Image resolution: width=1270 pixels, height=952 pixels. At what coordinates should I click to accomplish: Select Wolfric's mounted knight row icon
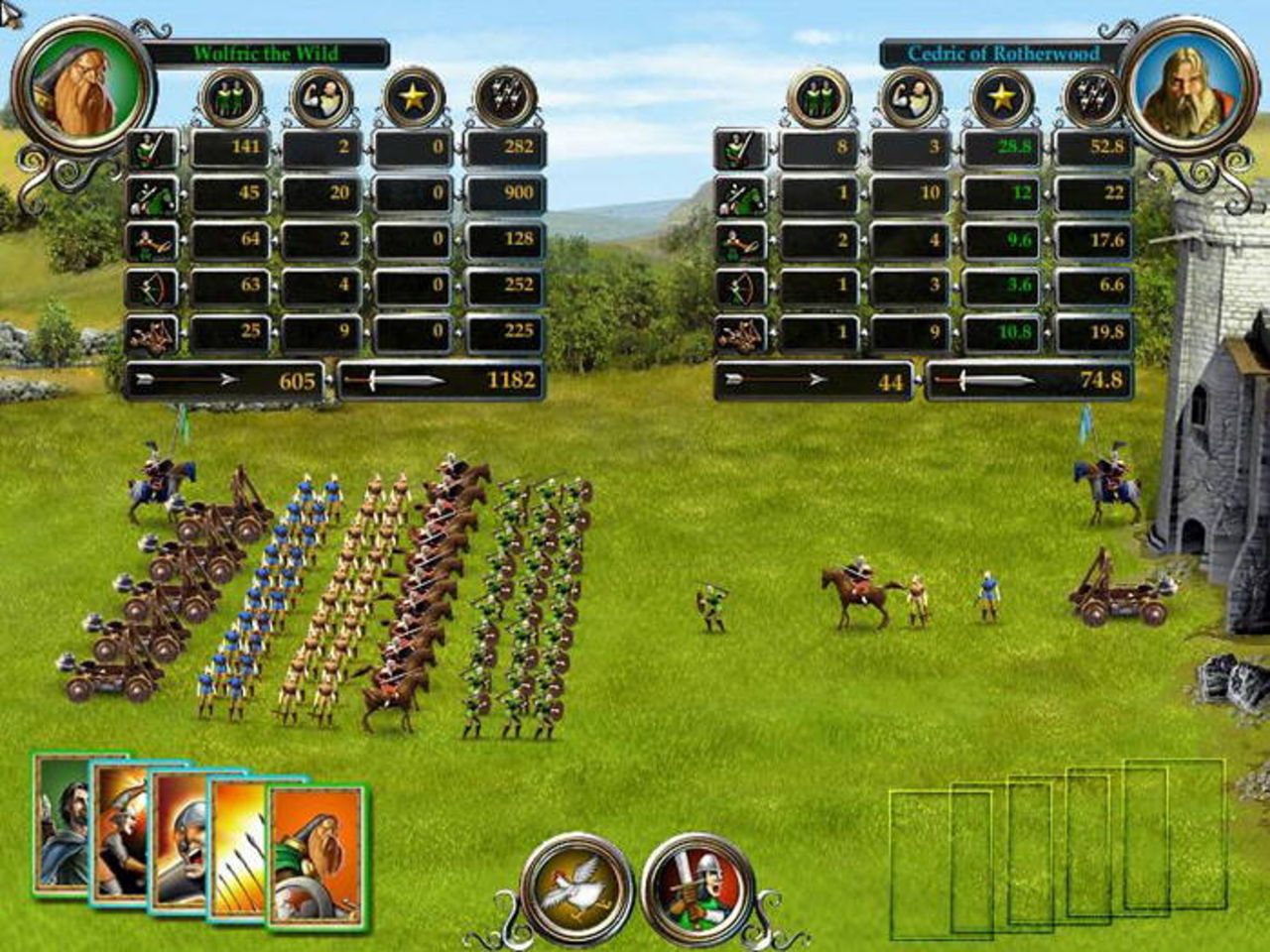coord(152,195)
